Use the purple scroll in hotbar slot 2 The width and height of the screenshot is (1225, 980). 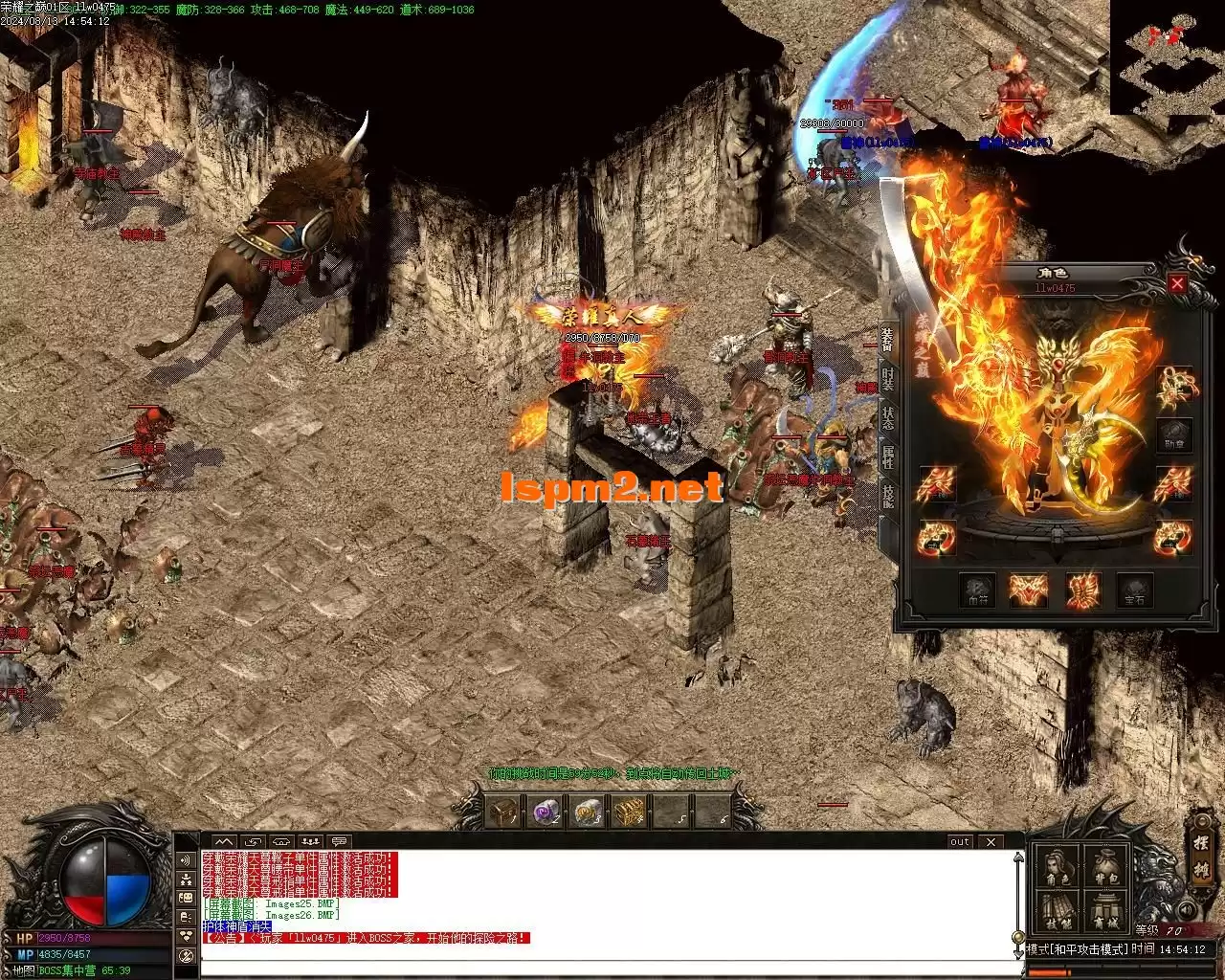(x=546, y=813)
